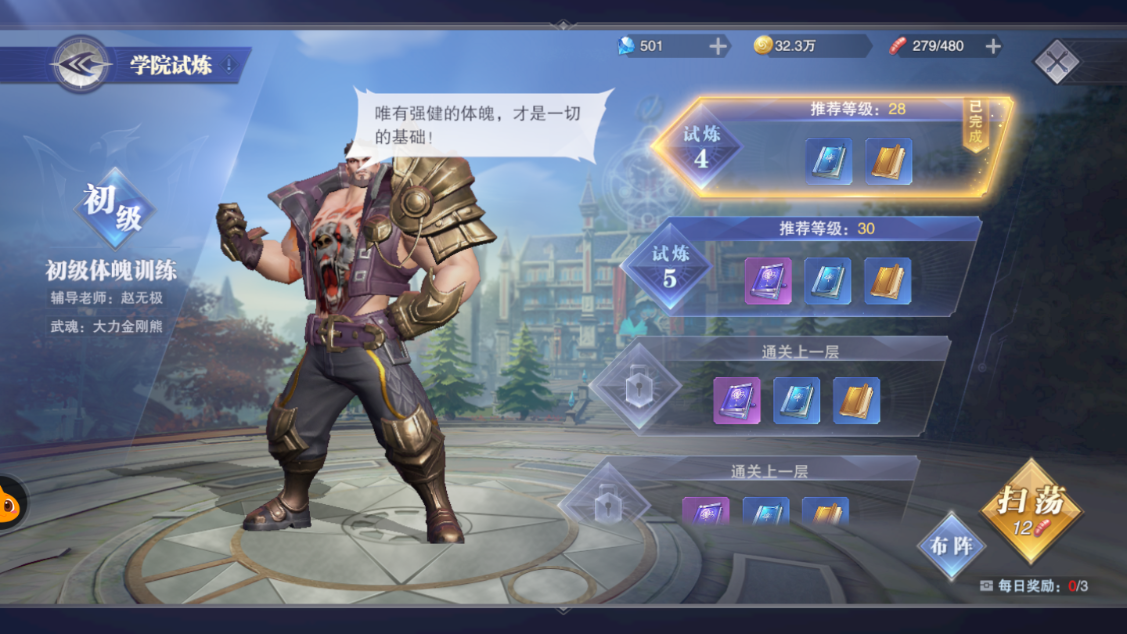Start the 扫荡 sweep button

click(1031, 510)
